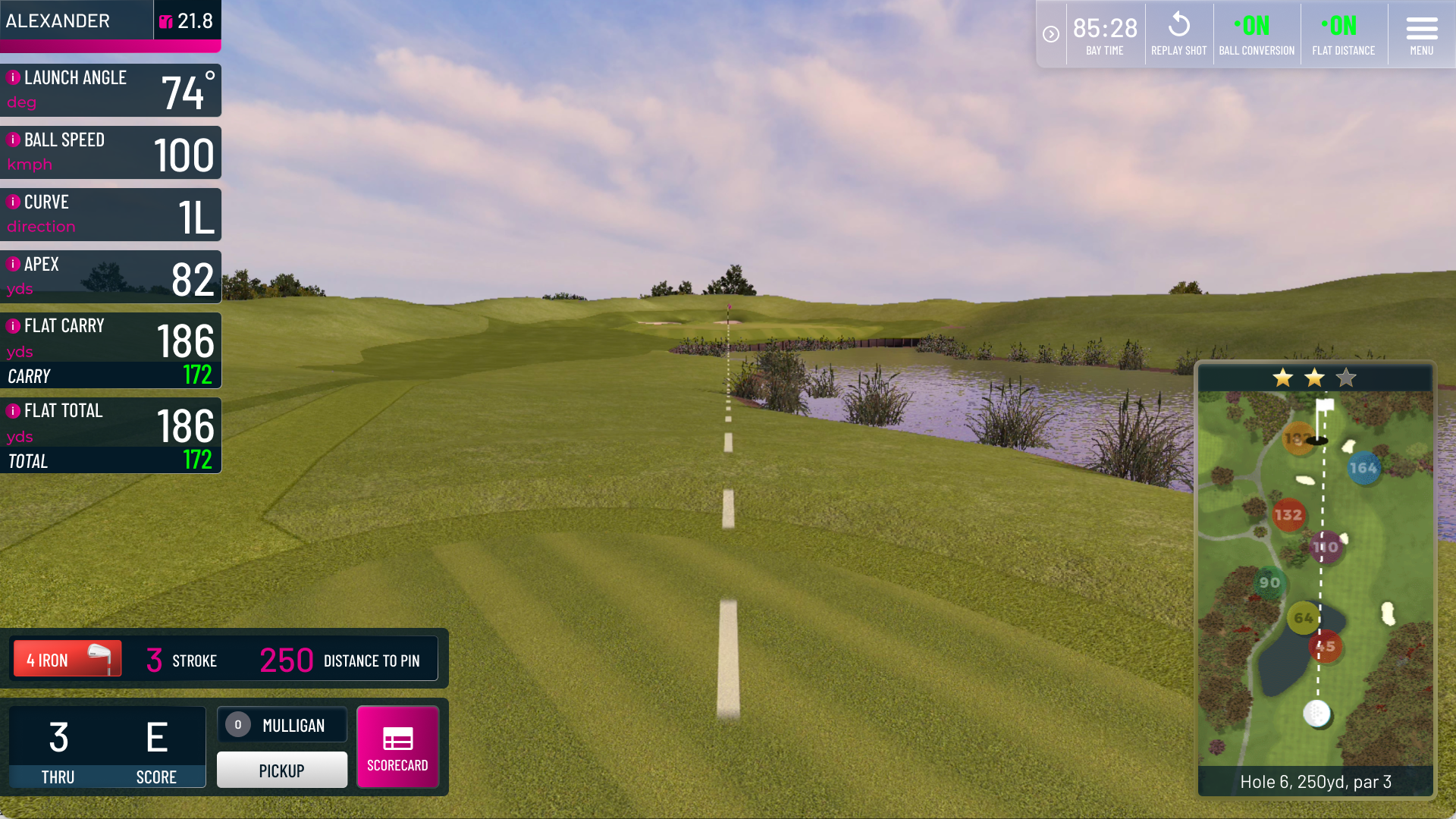Show Apex info
Viewport: 1456px width, 819px height.
[x=13, y=264]
